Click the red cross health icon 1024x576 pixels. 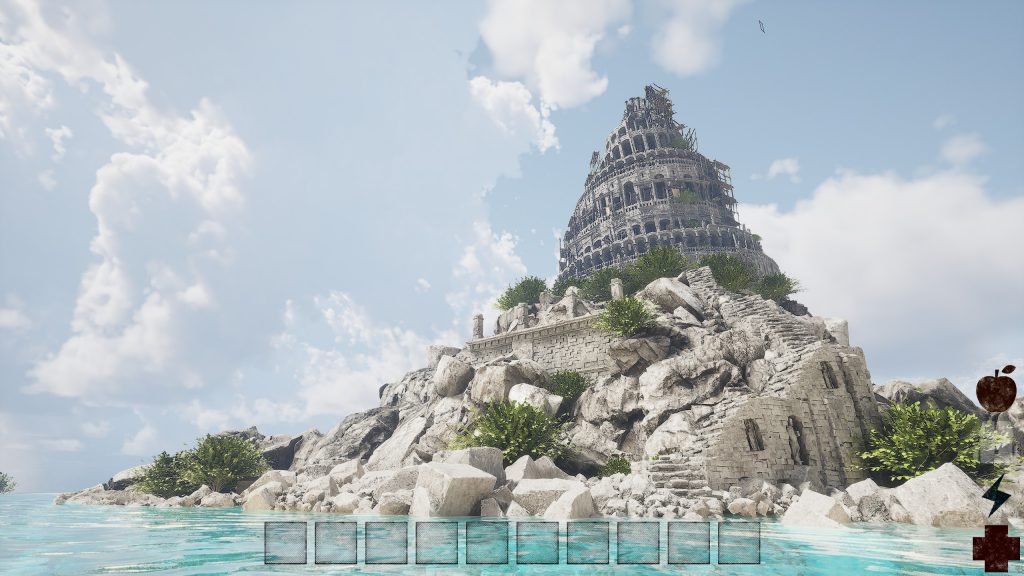pos(996,548)
